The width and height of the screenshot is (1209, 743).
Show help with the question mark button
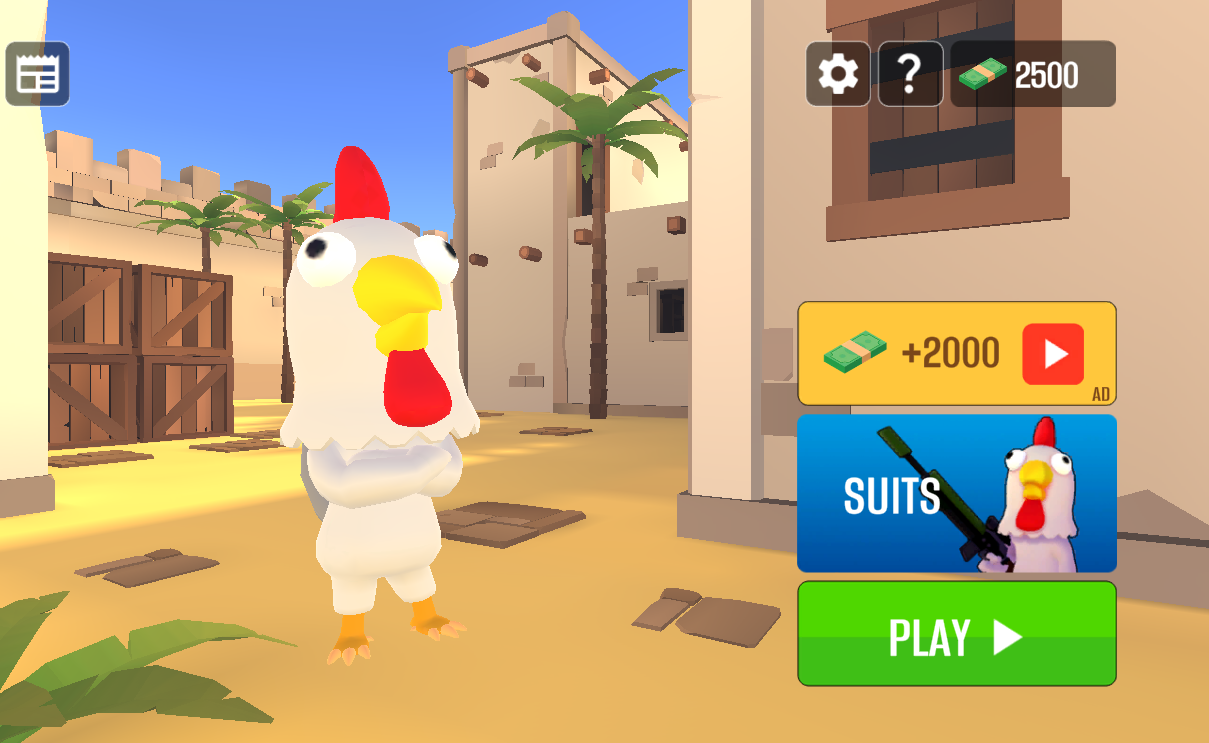pos(910,74)
